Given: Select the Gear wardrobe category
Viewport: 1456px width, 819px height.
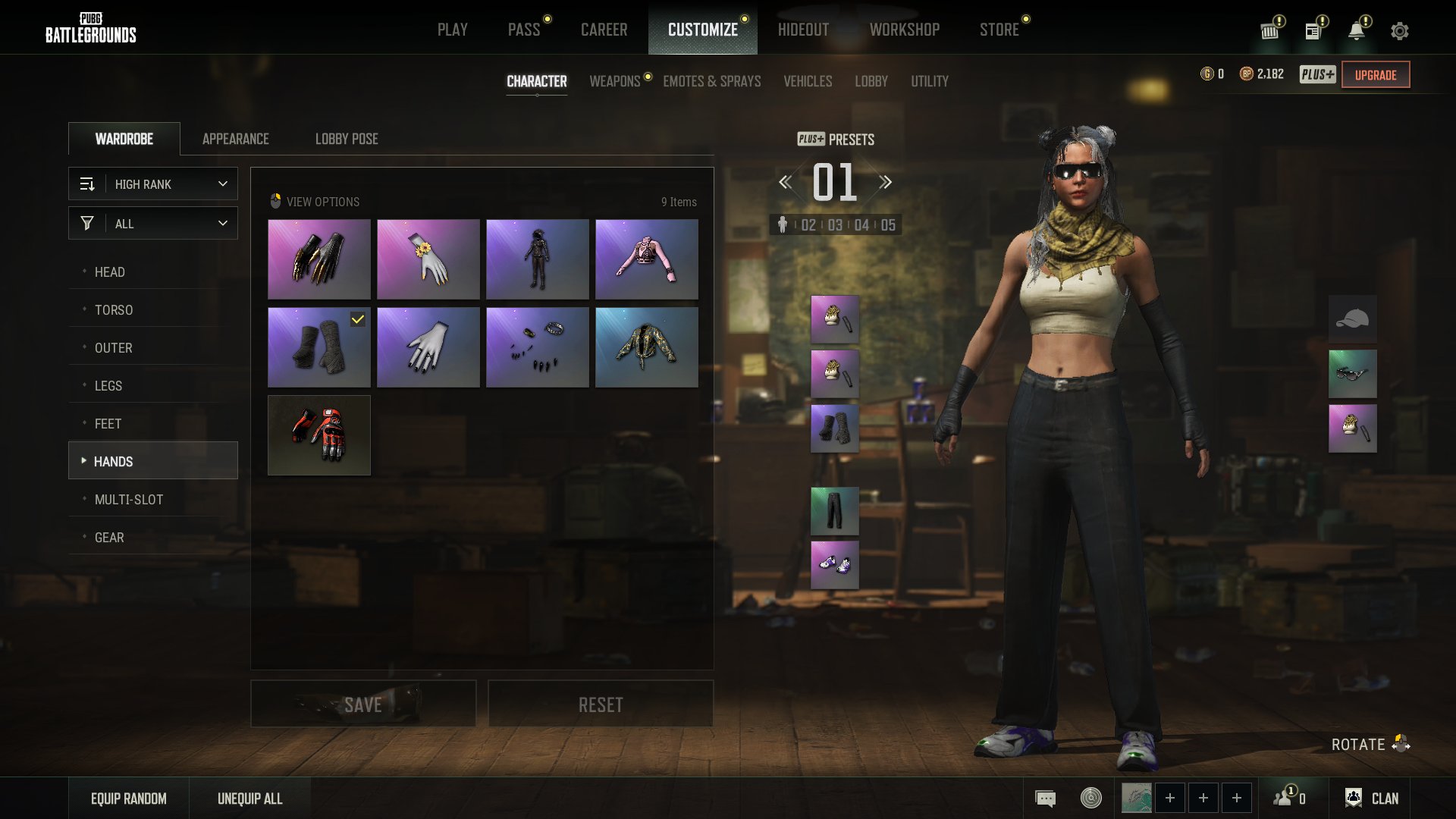Looking at the screenshot, I should point(109,538).
